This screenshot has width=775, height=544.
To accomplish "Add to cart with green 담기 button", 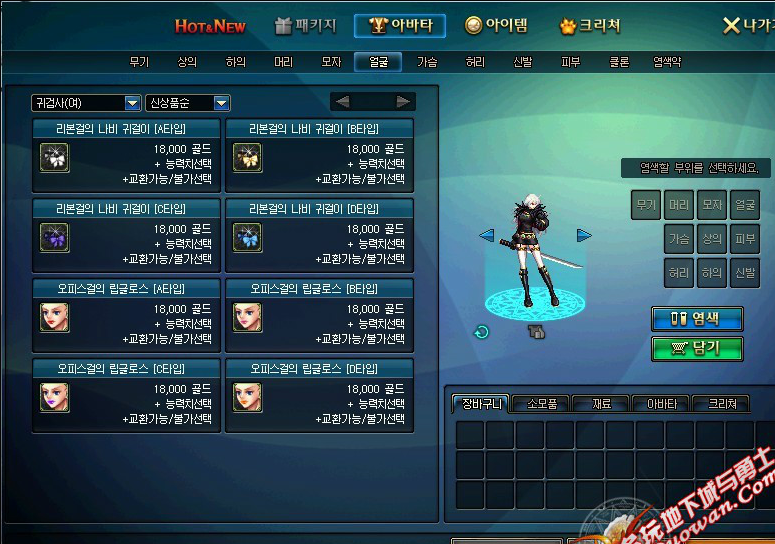I will pos(697,348).
